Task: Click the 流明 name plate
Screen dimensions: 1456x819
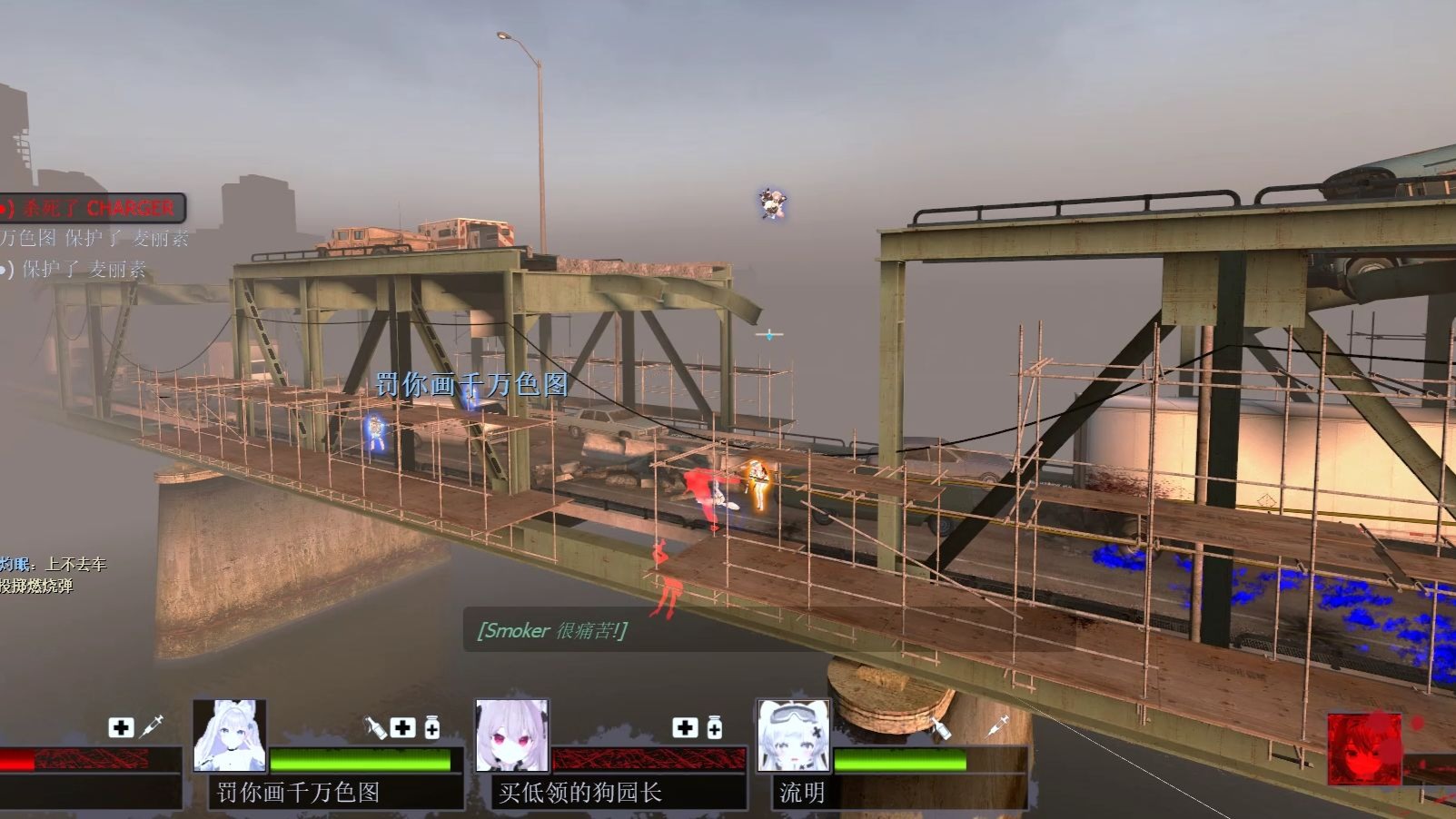Action: (x=802, y=793)
